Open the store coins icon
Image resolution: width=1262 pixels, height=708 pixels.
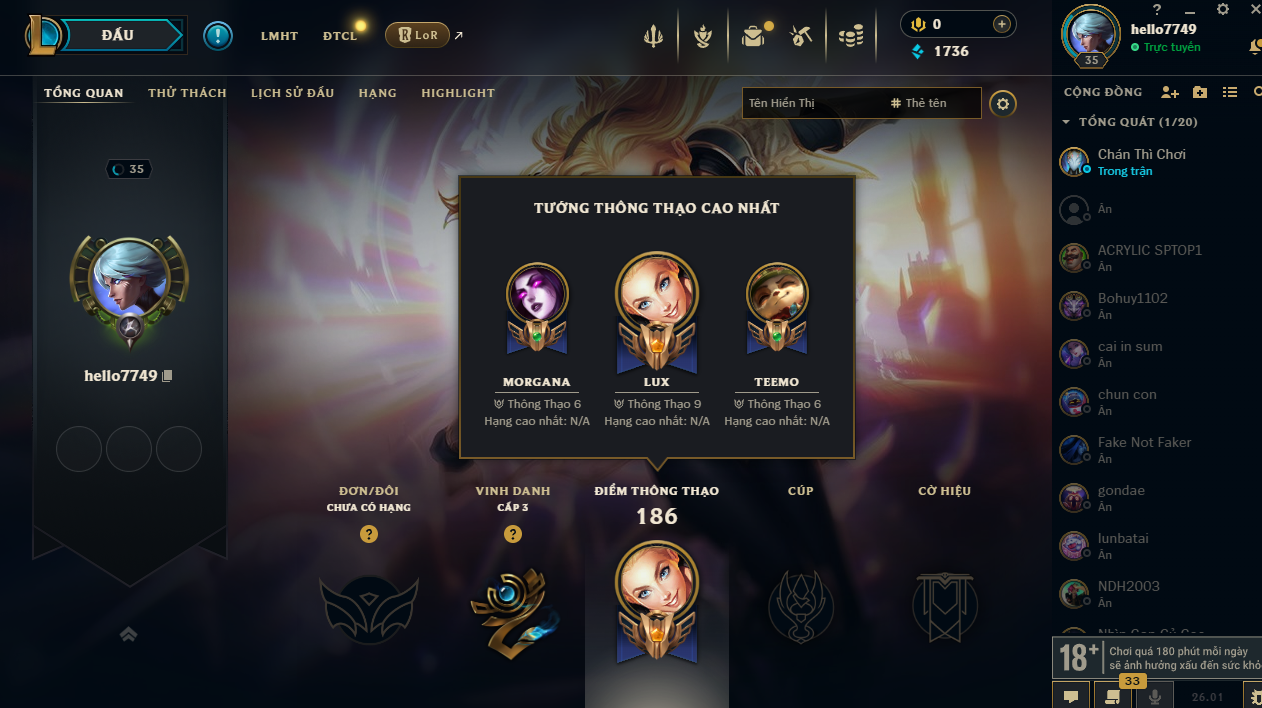click(850, 37)
